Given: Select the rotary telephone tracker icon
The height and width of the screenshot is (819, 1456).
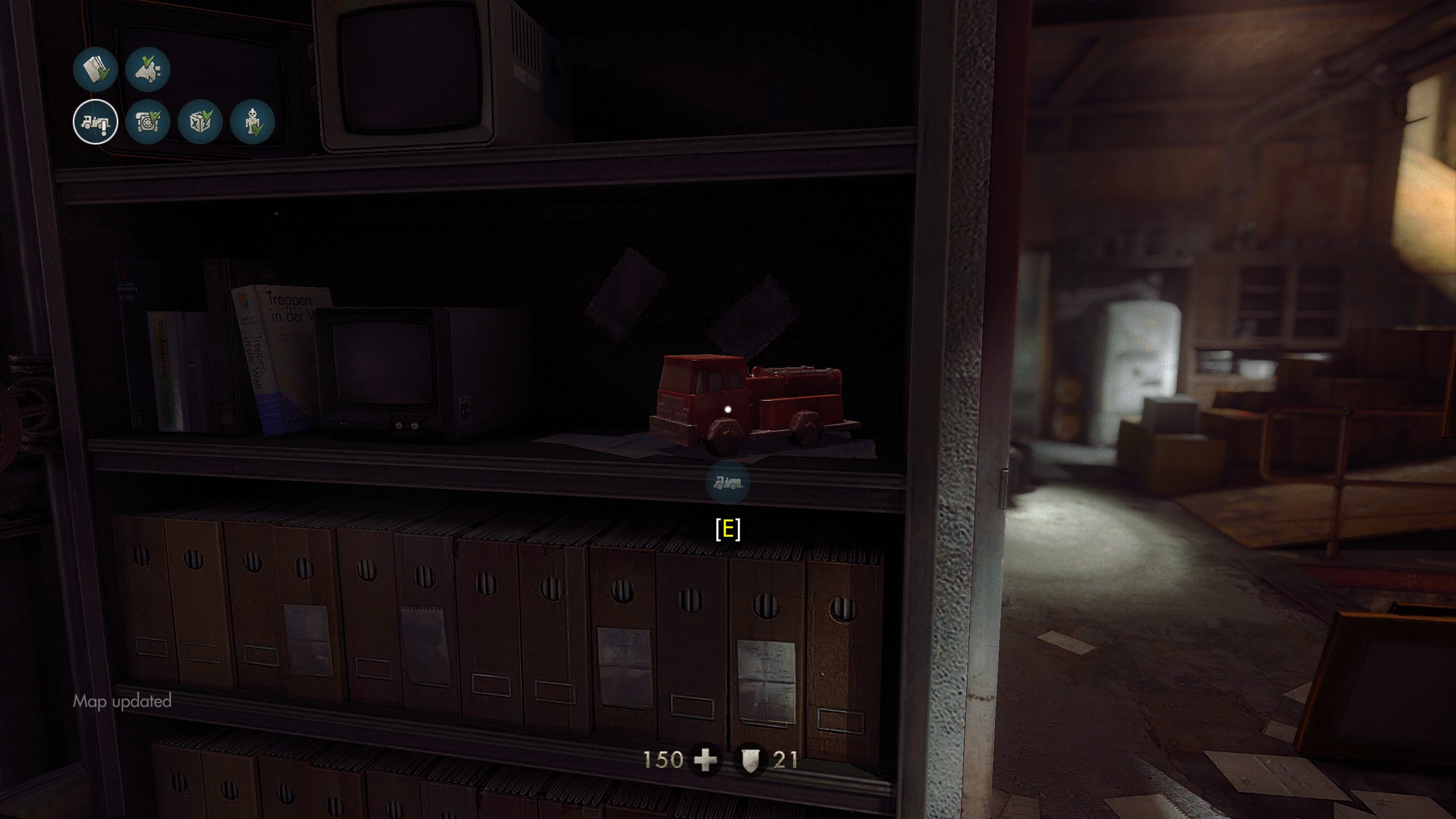Looking at the screenshot, I should click(148, 122).
